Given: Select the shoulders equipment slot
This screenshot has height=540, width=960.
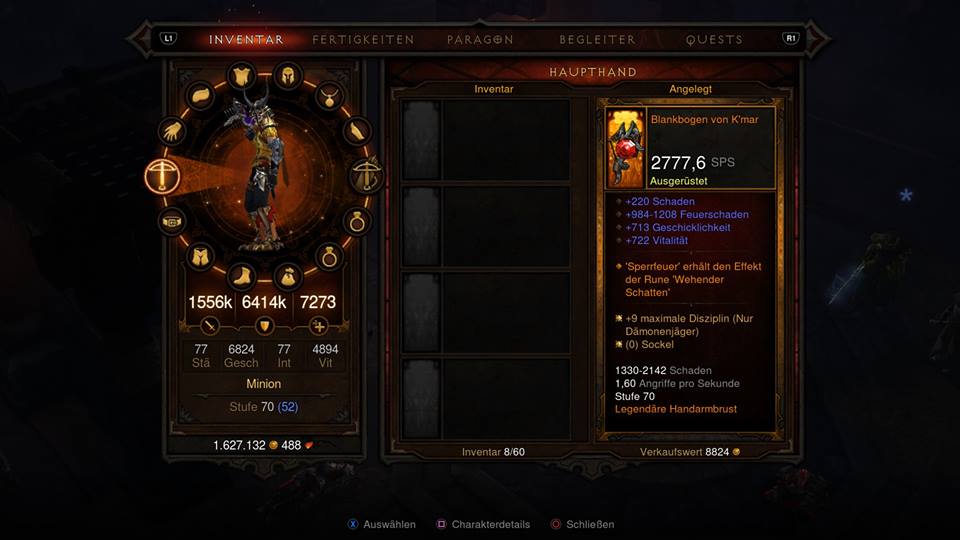Looking at the screenshot, I should (199, 96).
